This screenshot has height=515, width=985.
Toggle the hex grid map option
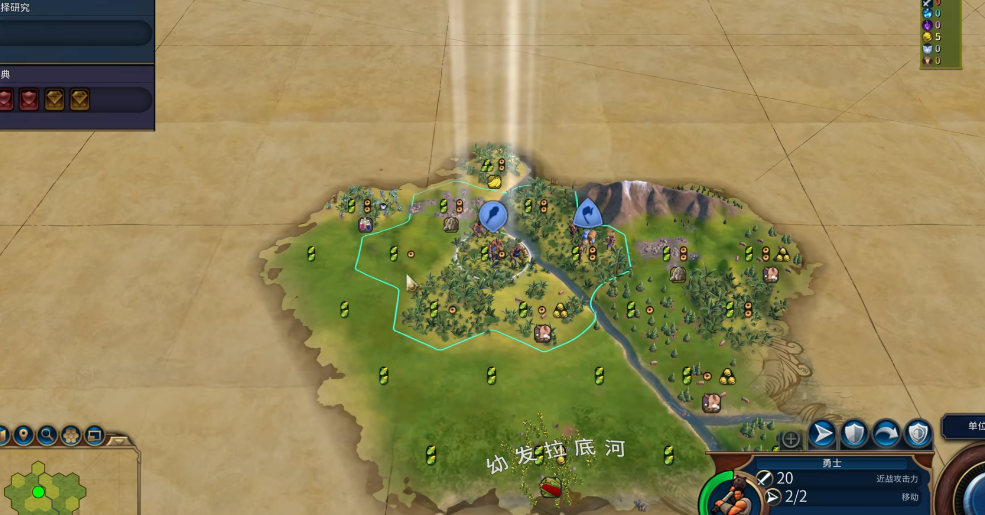point(71,436)
